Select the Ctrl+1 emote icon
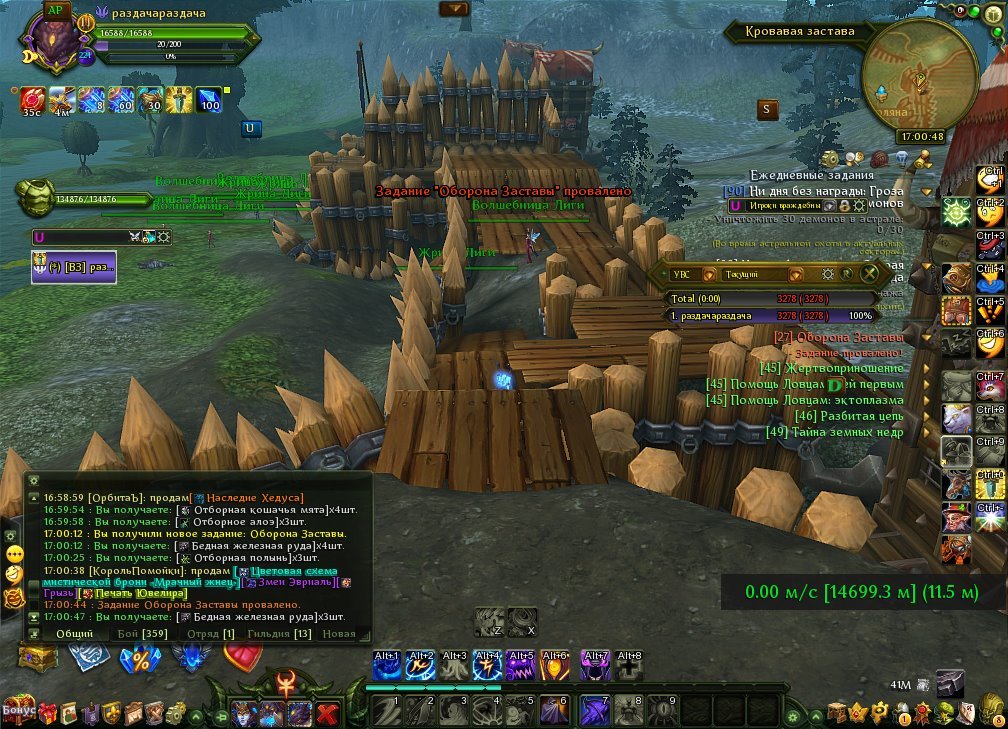Screen dimensions: 1008x729 [x=990, y=180]
